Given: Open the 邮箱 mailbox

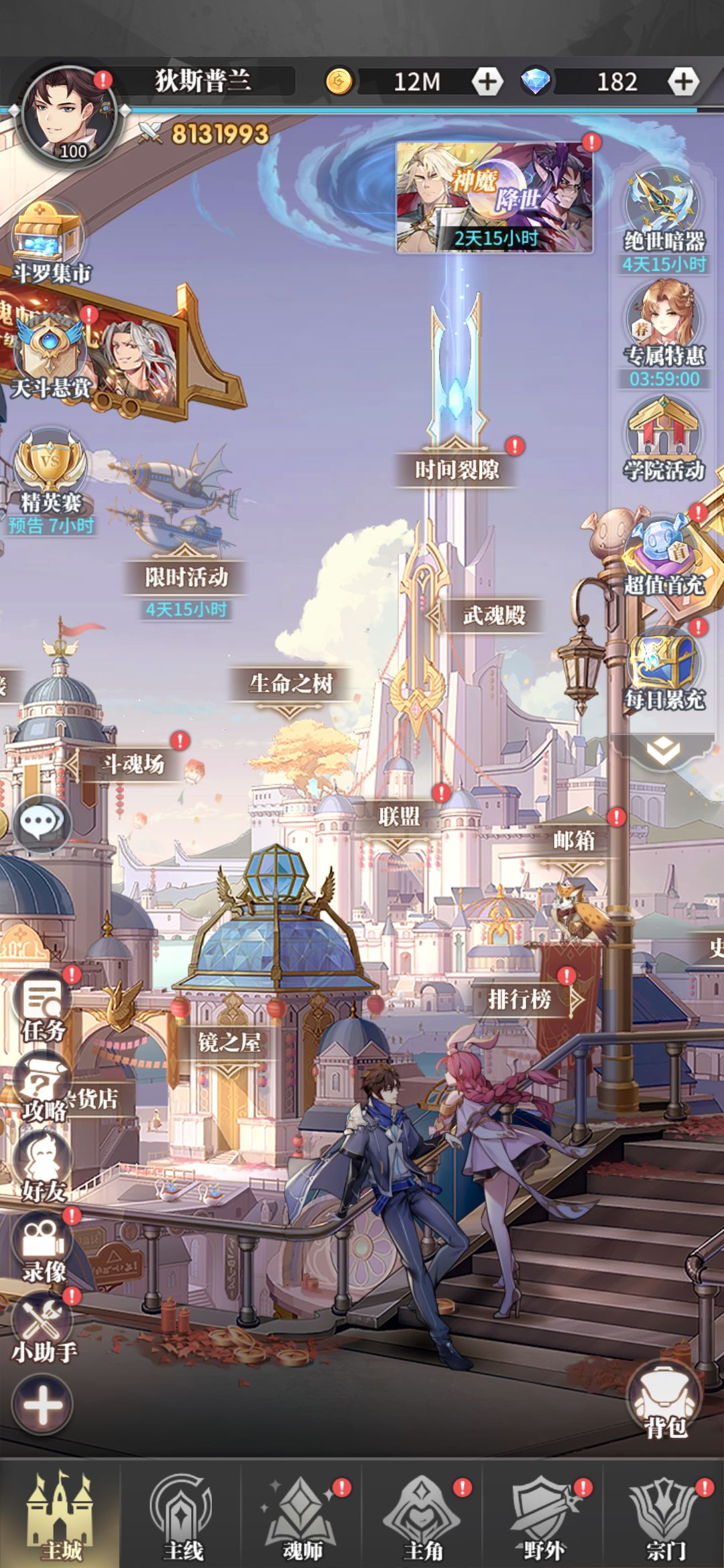Looking at the screenshot, I should pos(574,840).
